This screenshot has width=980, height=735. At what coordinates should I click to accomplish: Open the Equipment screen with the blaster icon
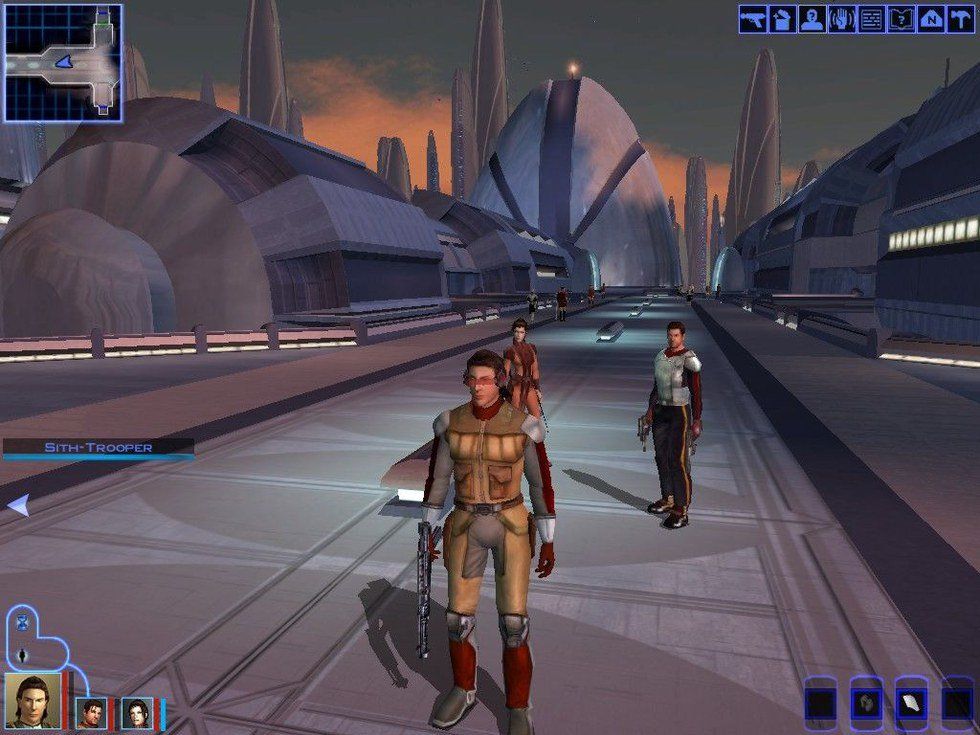(753, 19)
